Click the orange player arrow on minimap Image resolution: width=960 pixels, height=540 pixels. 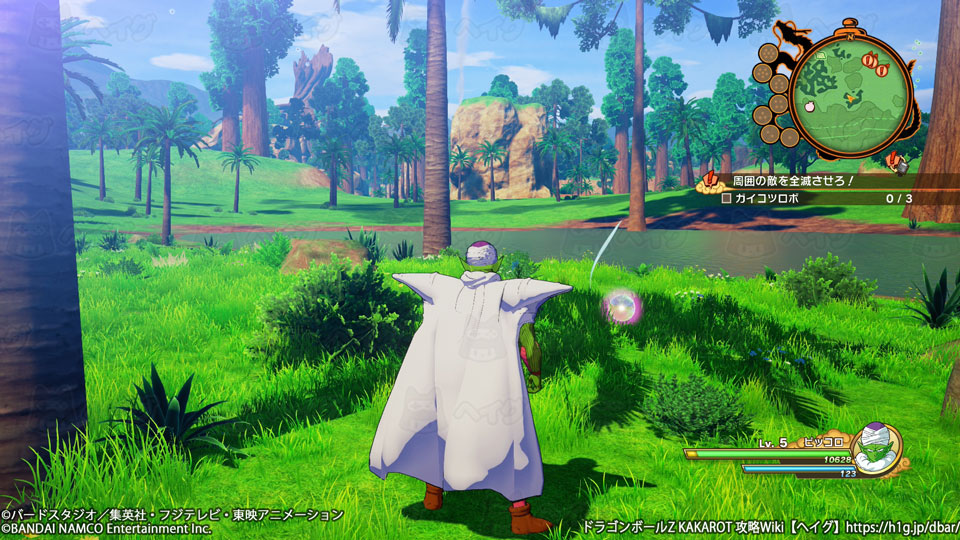pos(852,97)
